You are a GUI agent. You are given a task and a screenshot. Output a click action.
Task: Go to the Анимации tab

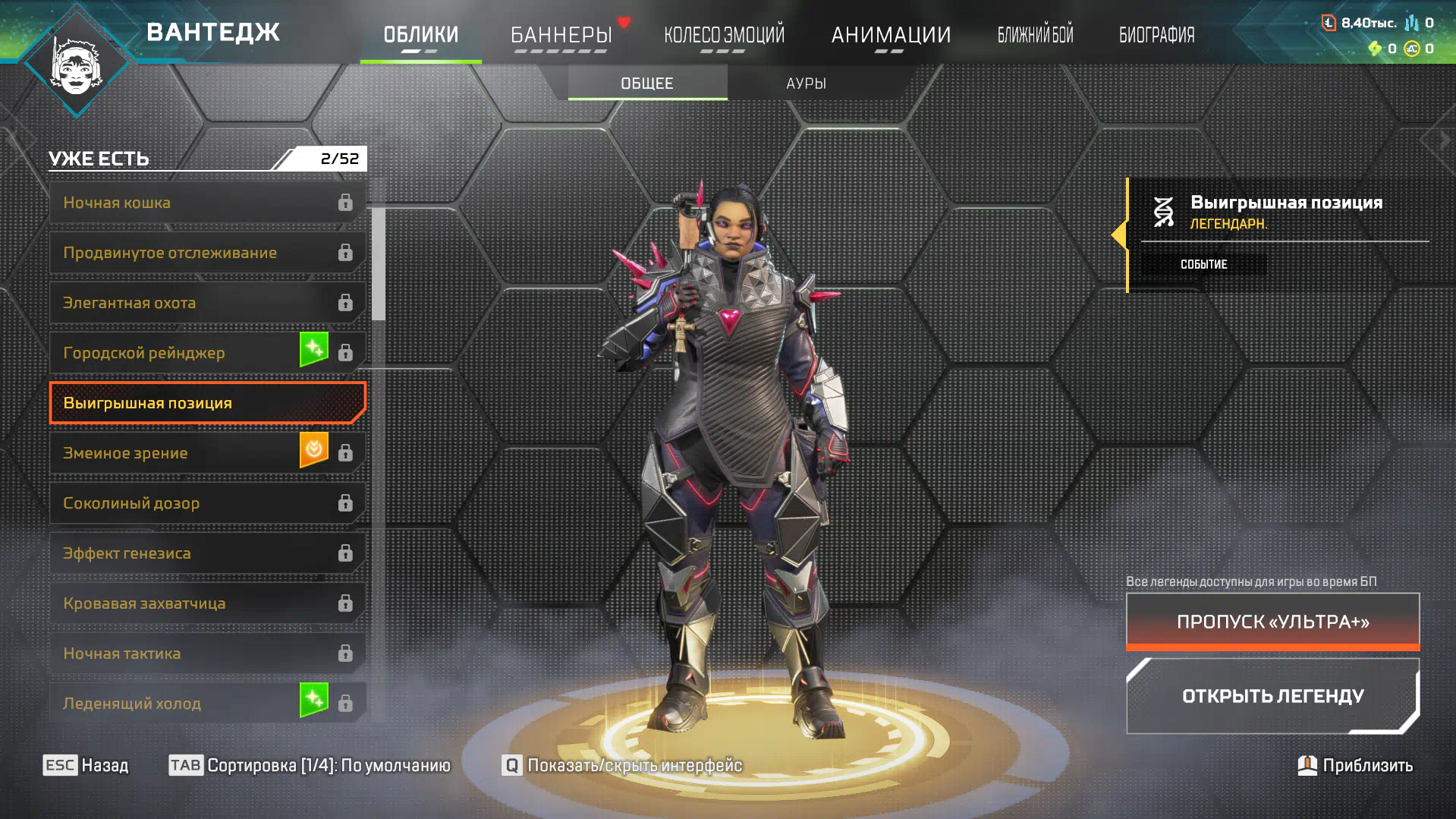point(891,35)
